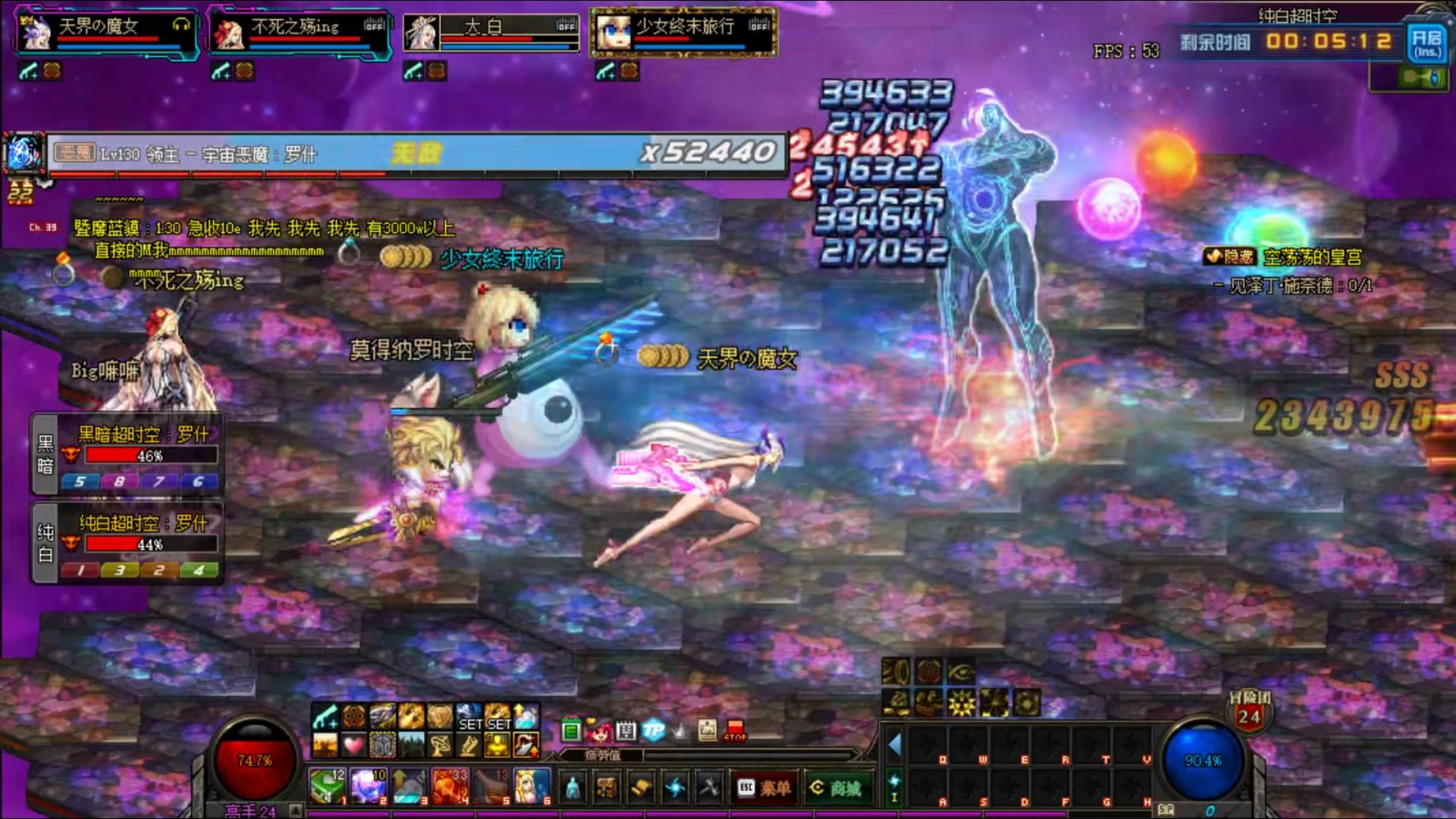This screenshot has width=1456, height=819.
Task: Click the 隐藏 quest tracker label
Action: [1230, 257]
